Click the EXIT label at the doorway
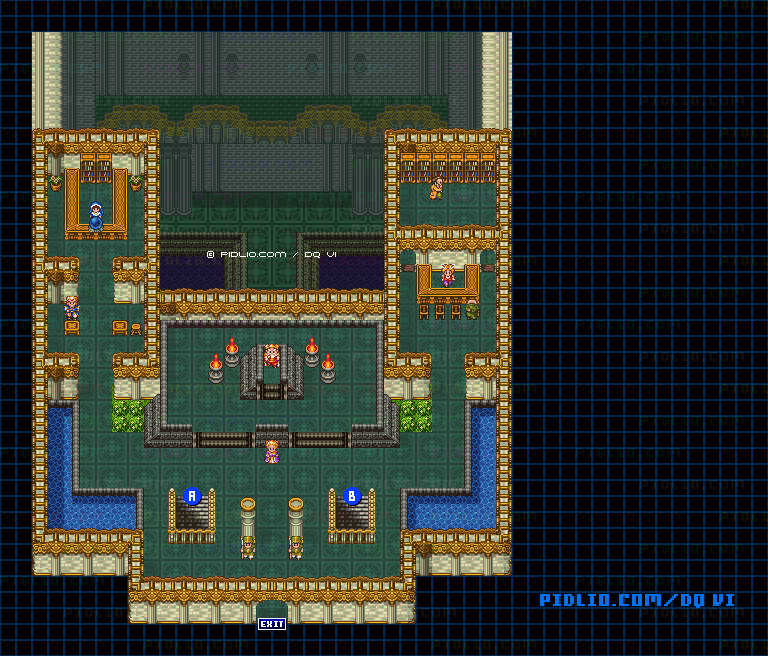 pyautogui.click(x=271, y=624)
